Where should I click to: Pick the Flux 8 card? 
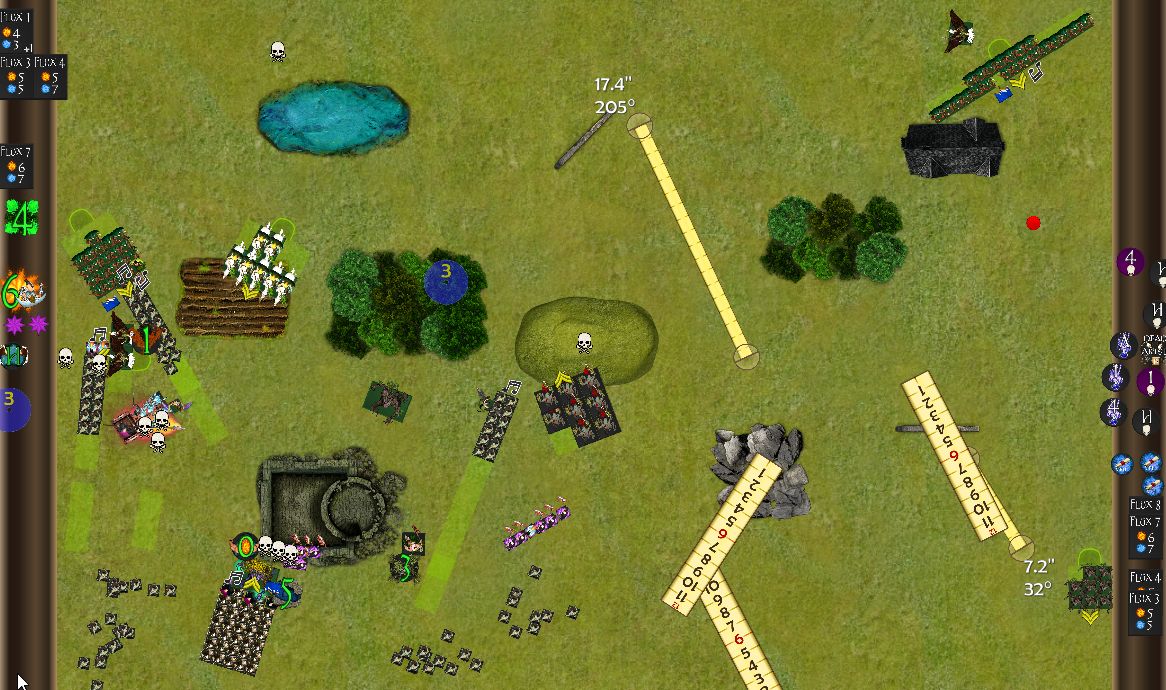click(x=1146, y=505)
